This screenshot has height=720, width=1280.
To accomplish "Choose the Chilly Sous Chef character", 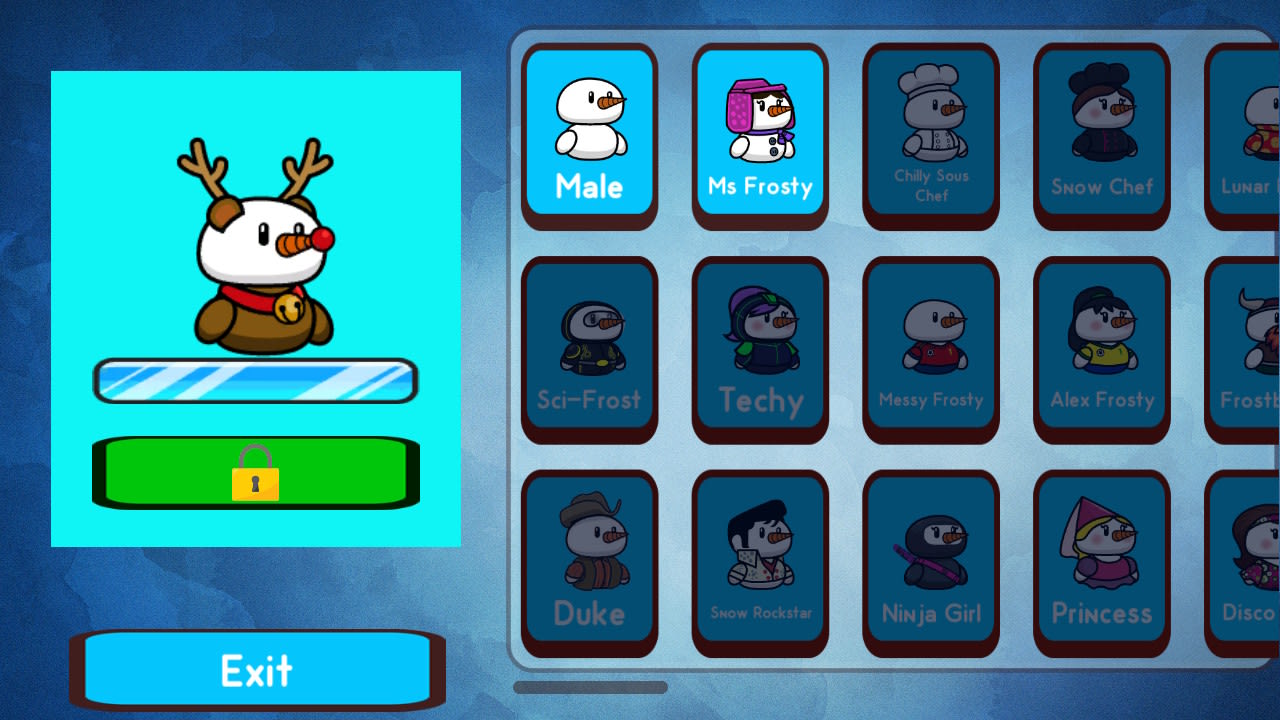I will click(930, 133).
